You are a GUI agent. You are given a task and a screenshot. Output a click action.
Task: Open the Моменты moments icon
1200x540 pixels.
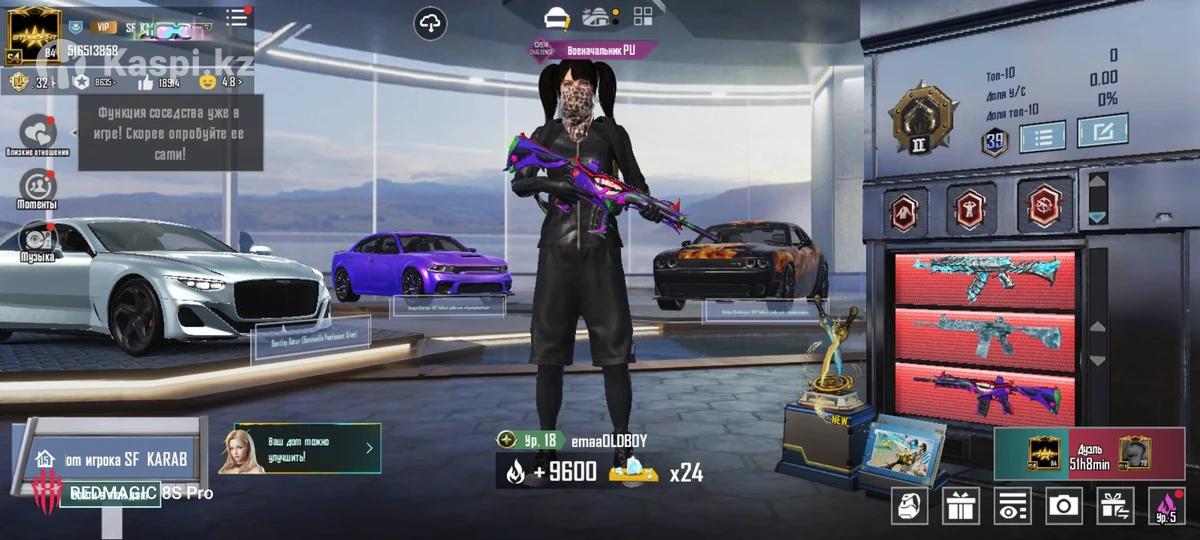(38, 186)
